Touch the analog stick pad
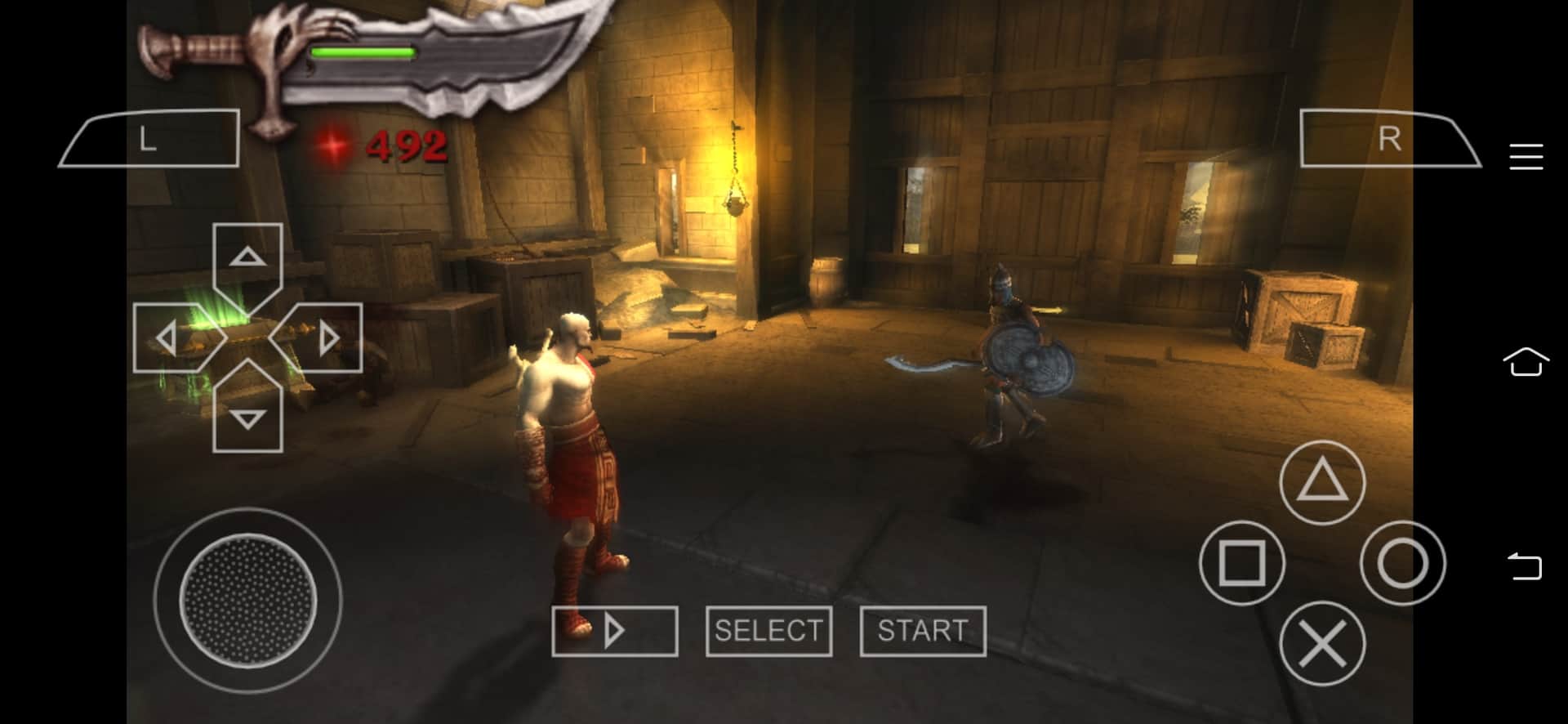Viewport: 1568px width, 724px height. [247, 601]
